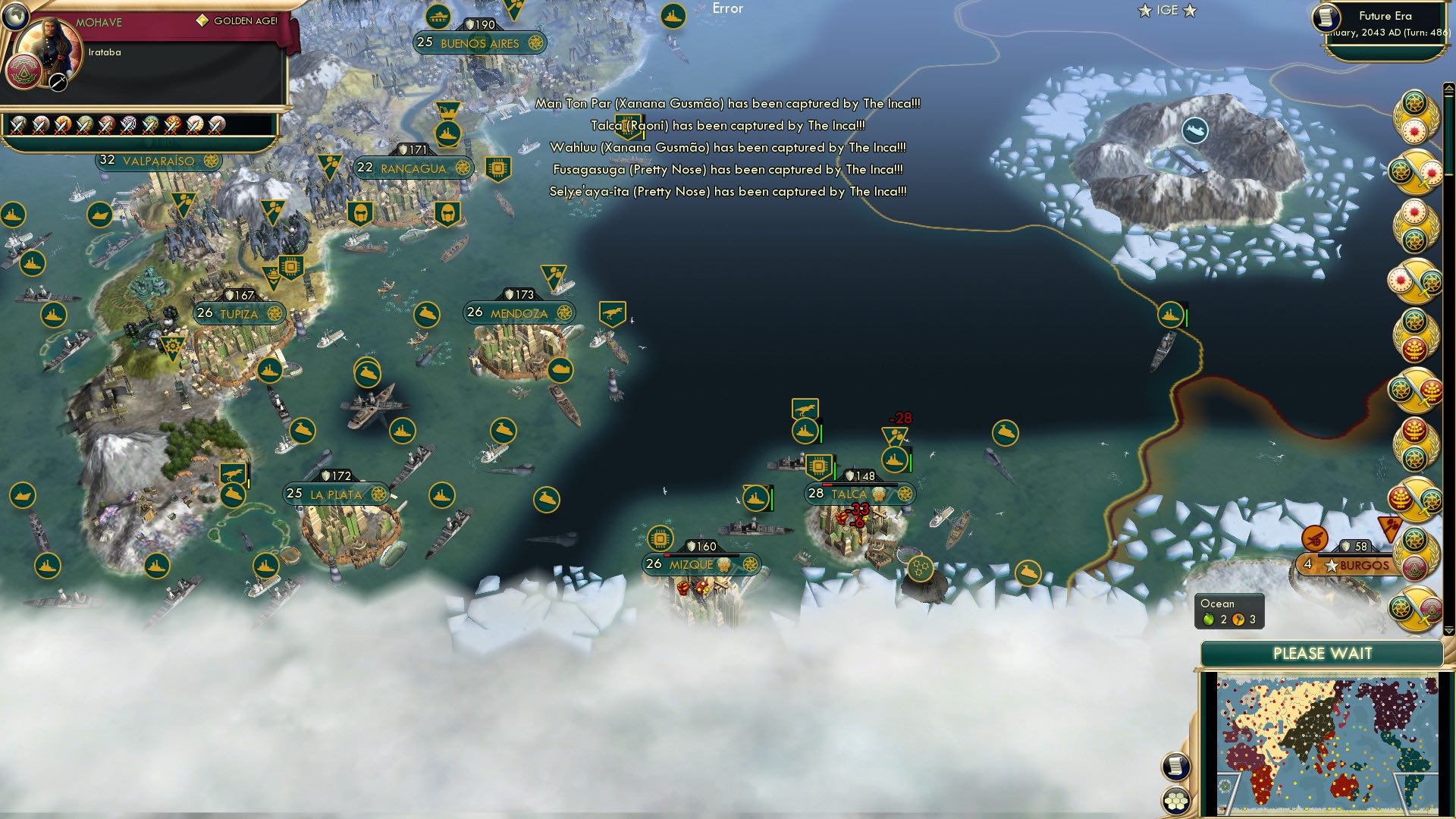This screenshot has height=819, width=1456.
Task: Click the aircraft carrier icon on the ice island
Action: coord(1194,129)
